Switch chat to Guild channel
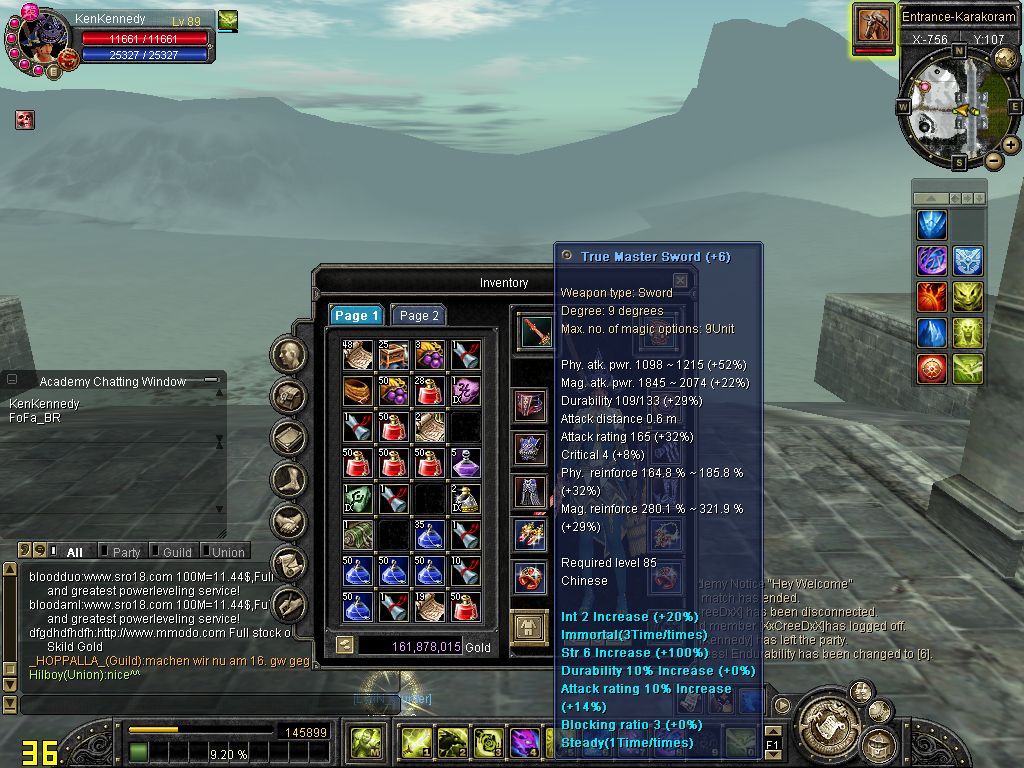1024x768 pixels. [x=176, y=552]
